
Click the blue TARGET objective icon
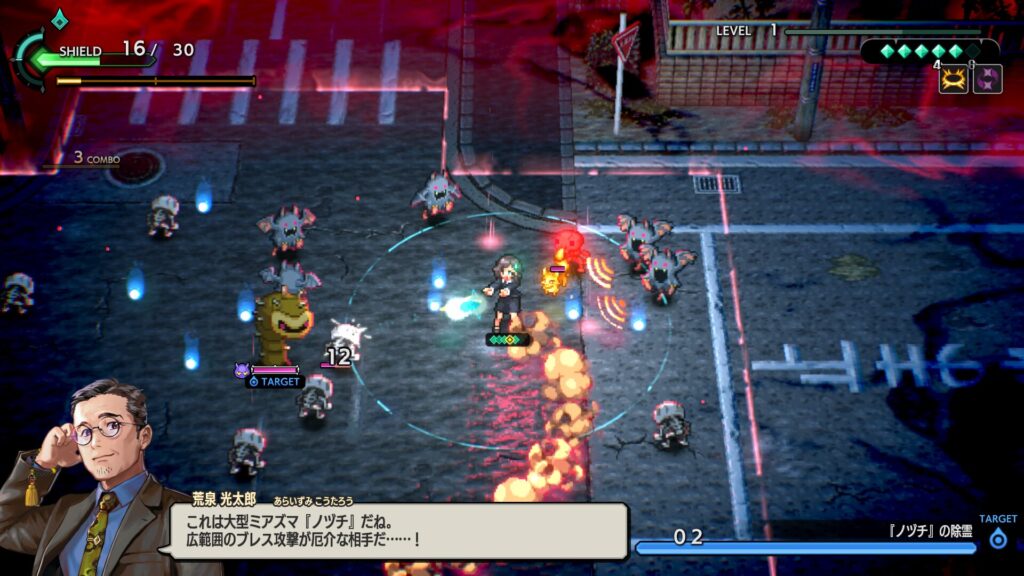coord(997,539)
